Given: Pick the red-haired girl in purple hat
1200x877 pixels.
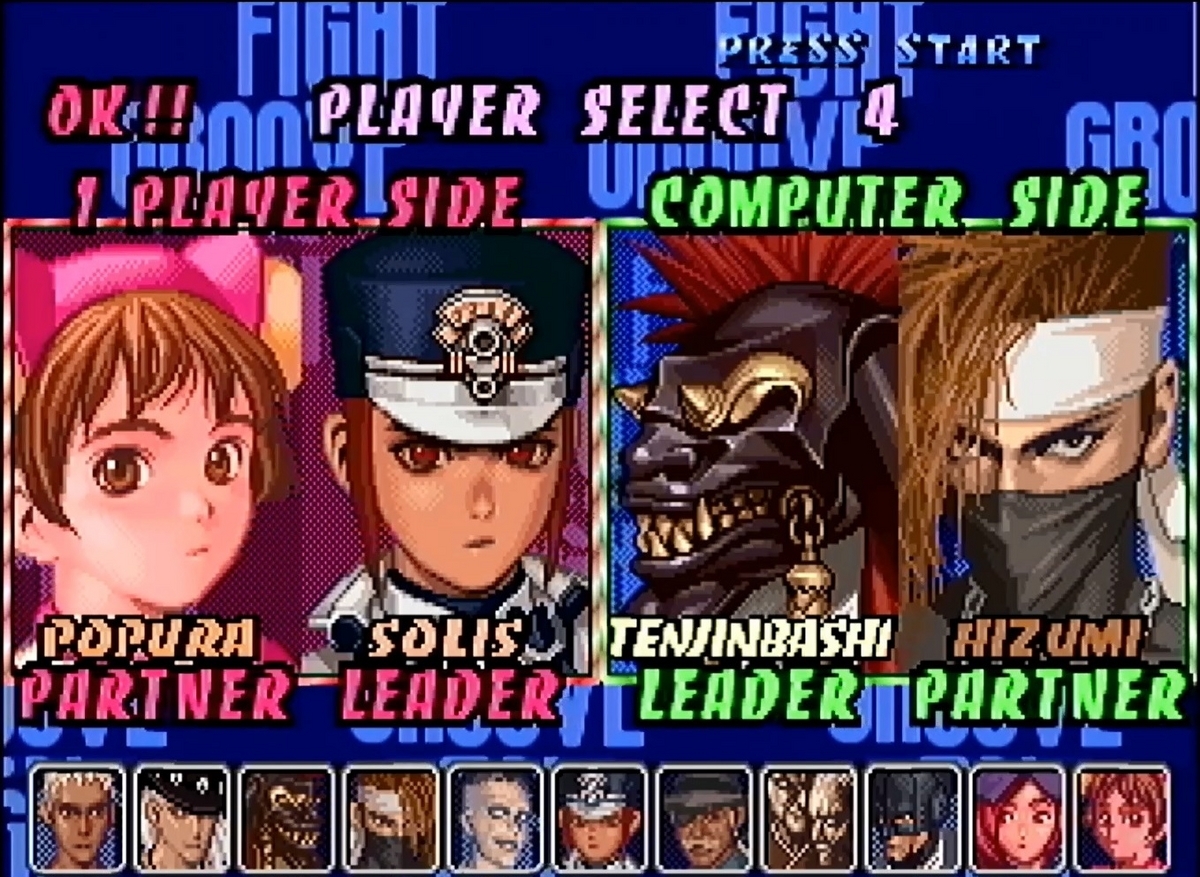Looking at the screenshot, I should 1018,817.
